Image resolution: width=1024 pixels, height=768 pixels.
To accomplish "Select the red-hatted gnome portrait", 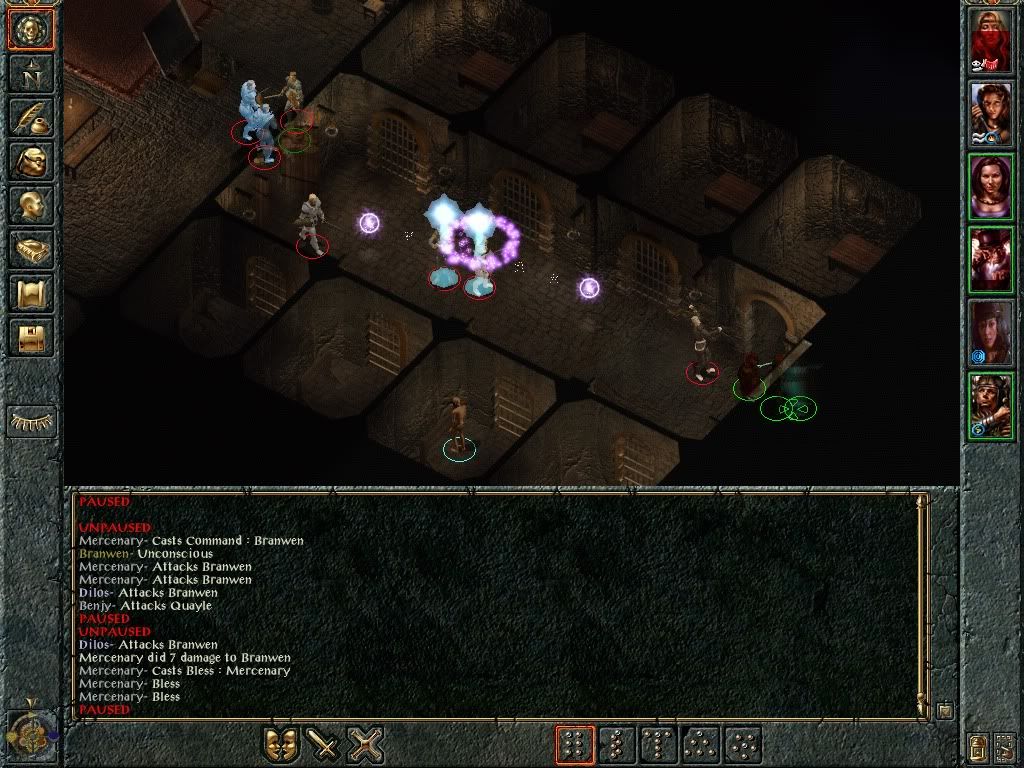I will pyautogui.click(x=991, y=259).
